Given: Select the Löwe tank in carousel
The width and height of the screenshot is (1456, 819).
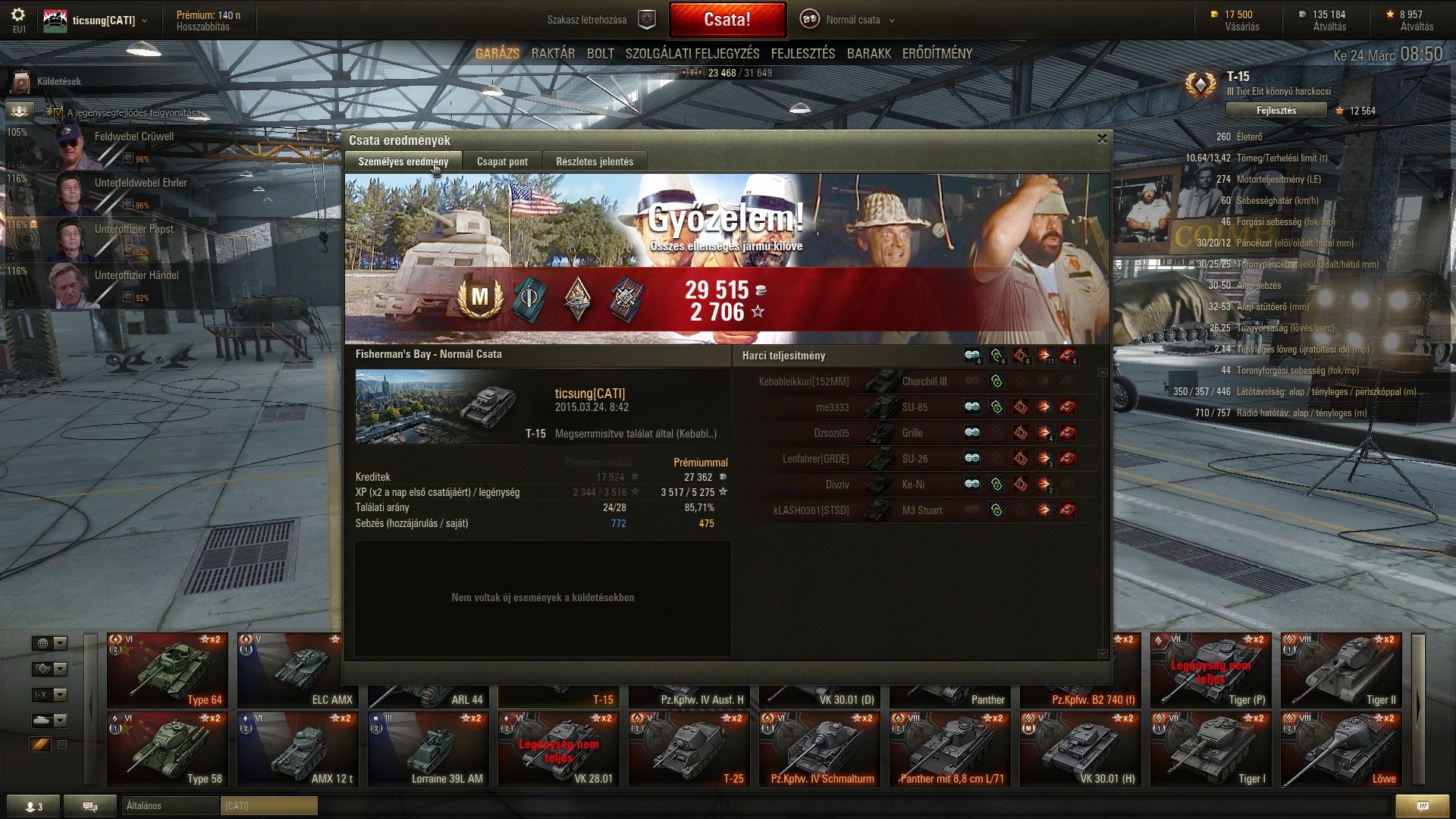Looking at the screenshot, I should (x=1341, y=748).
